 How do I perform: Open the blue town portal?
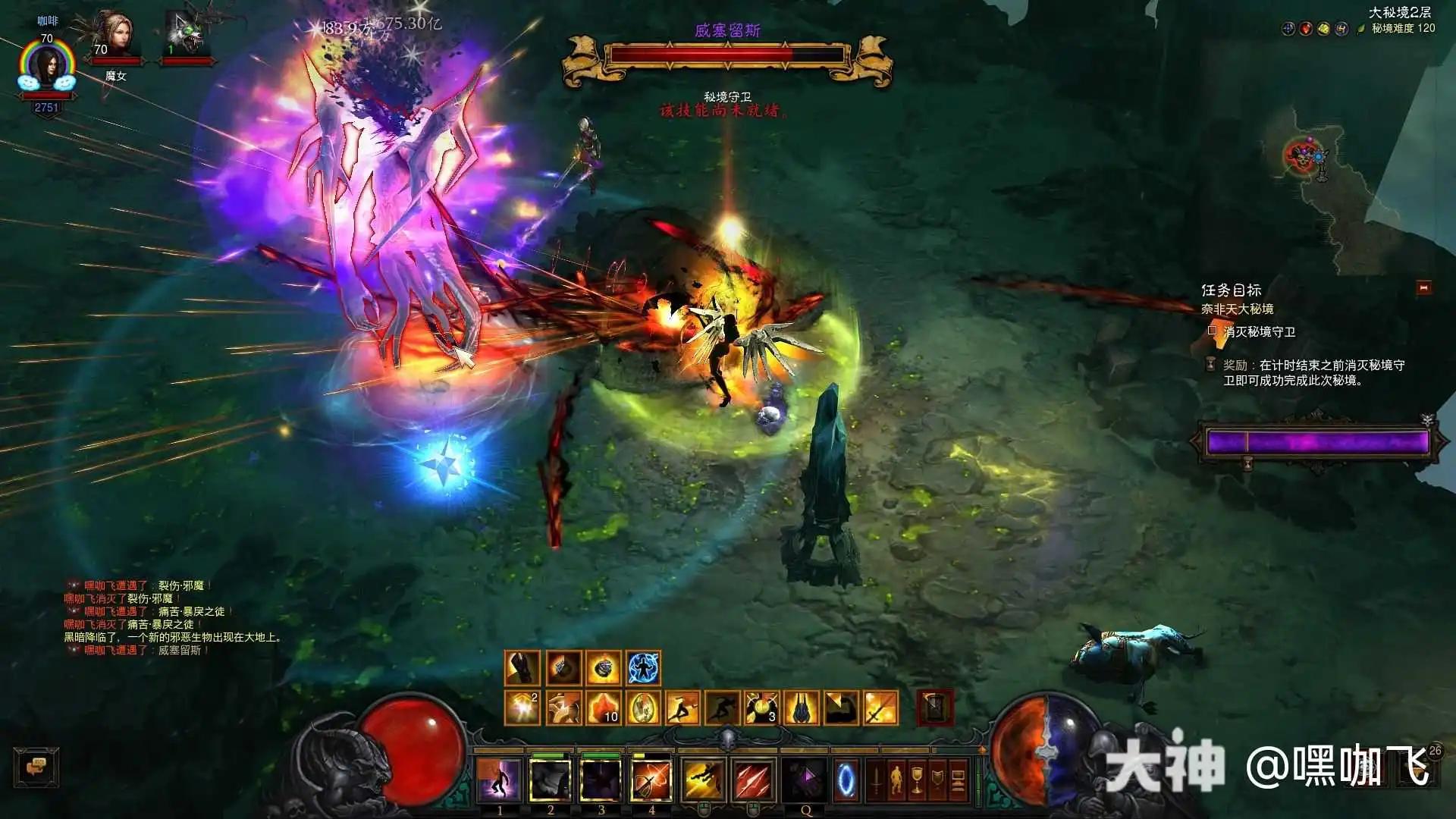click(x=846, y=780)
